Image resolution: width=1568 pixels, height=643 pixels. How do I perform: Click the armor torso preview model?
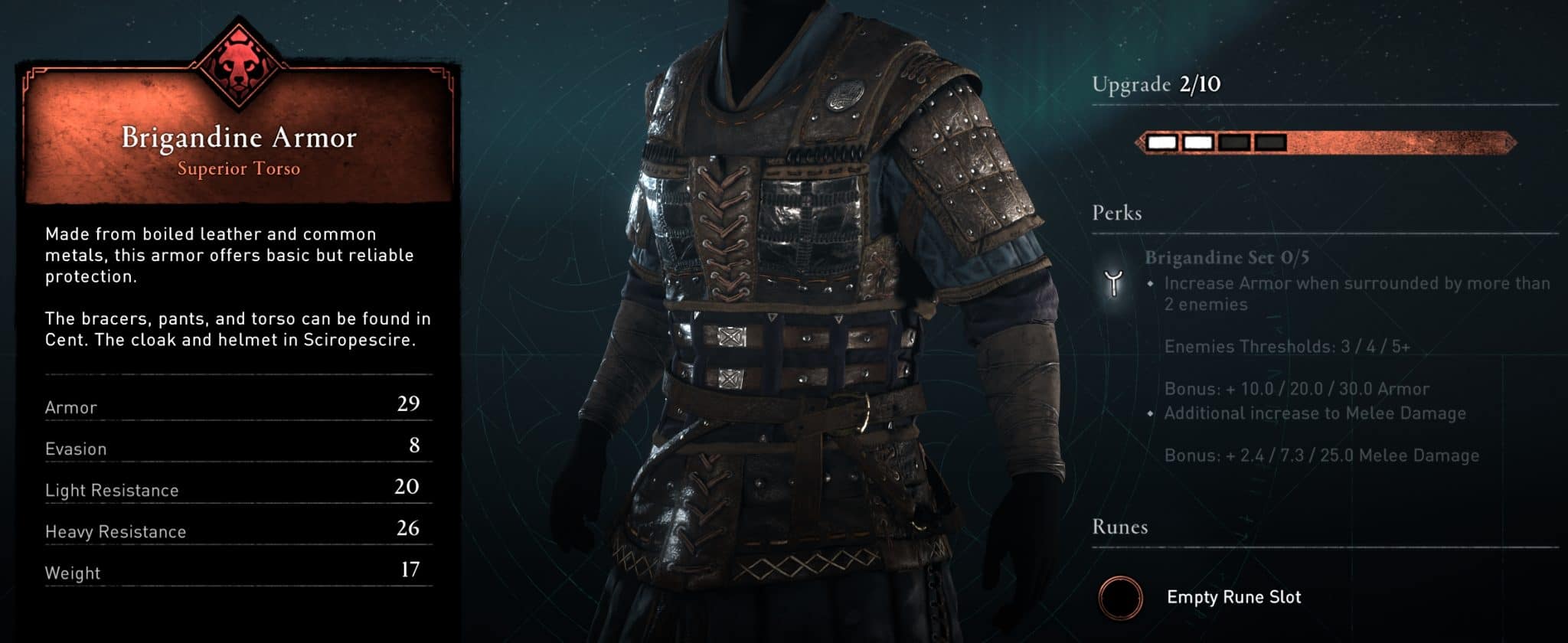pos(789,306)
